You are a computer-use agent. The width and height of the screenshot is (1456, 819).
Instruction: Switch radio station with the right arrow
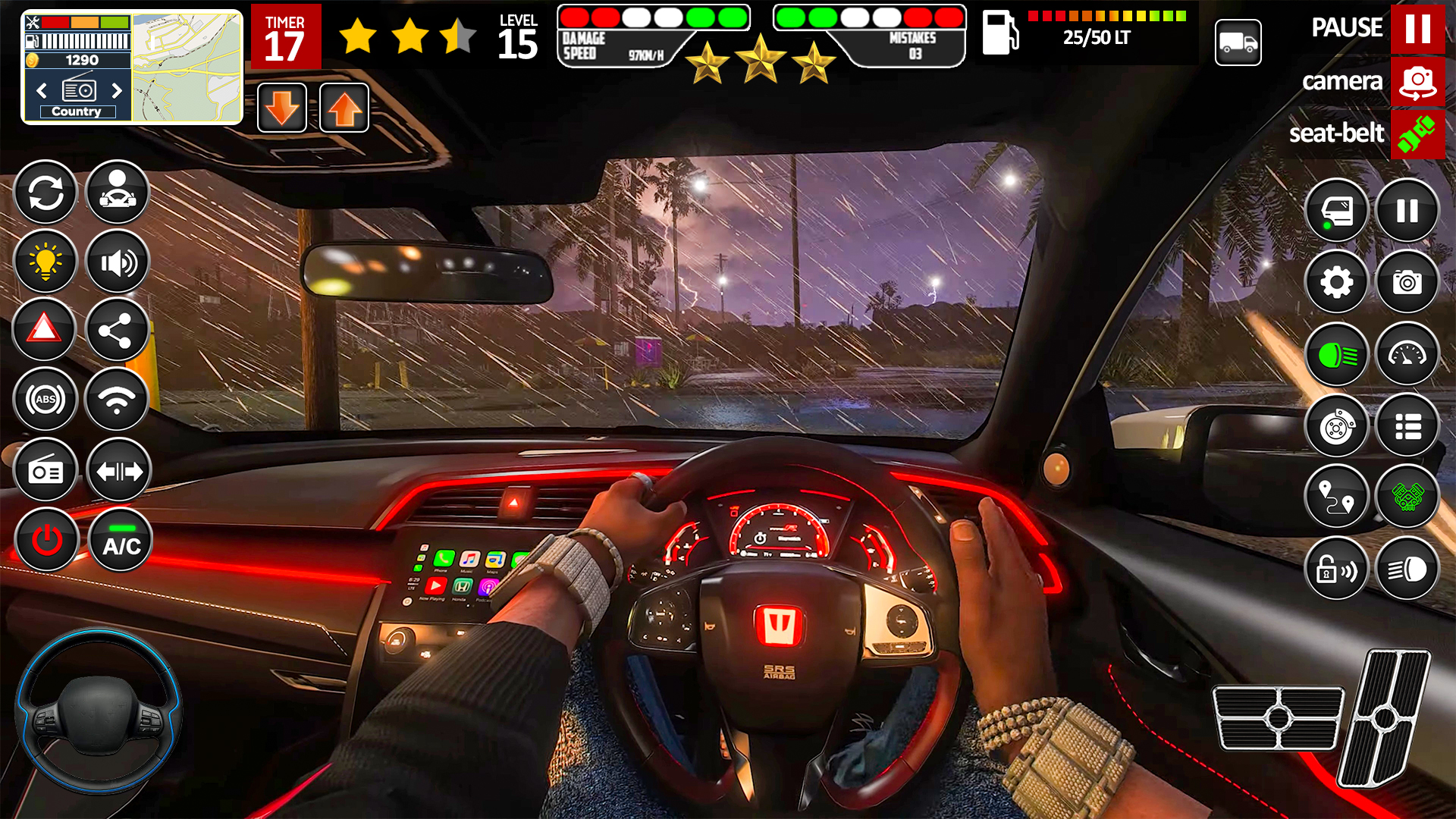point(117,91)
